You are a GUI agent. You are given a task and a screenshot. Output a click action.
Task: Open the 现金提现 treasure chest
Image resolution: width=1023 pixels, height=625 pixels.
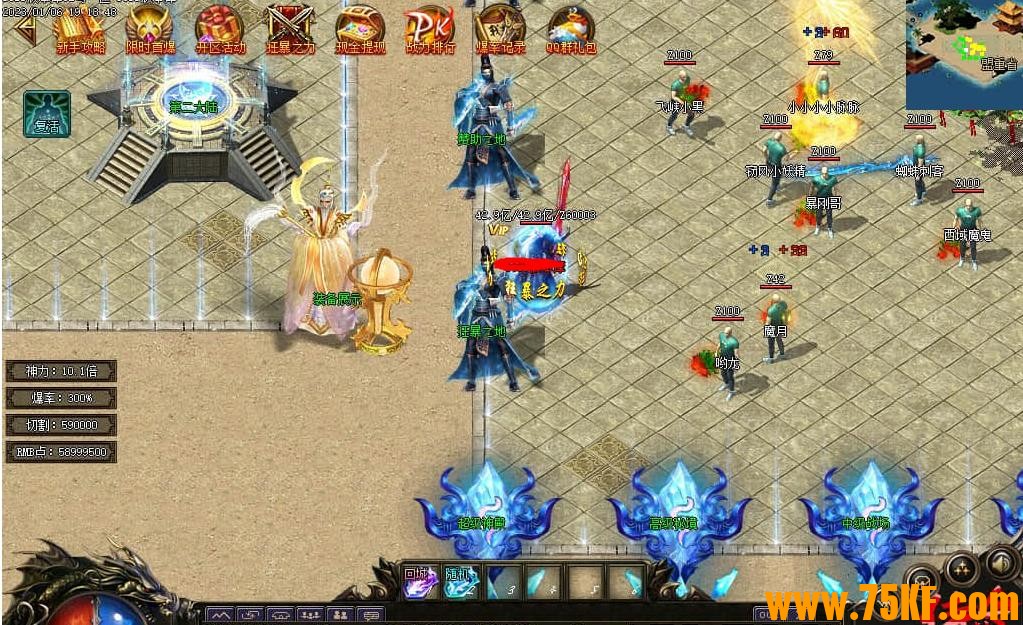coord(360,30)
